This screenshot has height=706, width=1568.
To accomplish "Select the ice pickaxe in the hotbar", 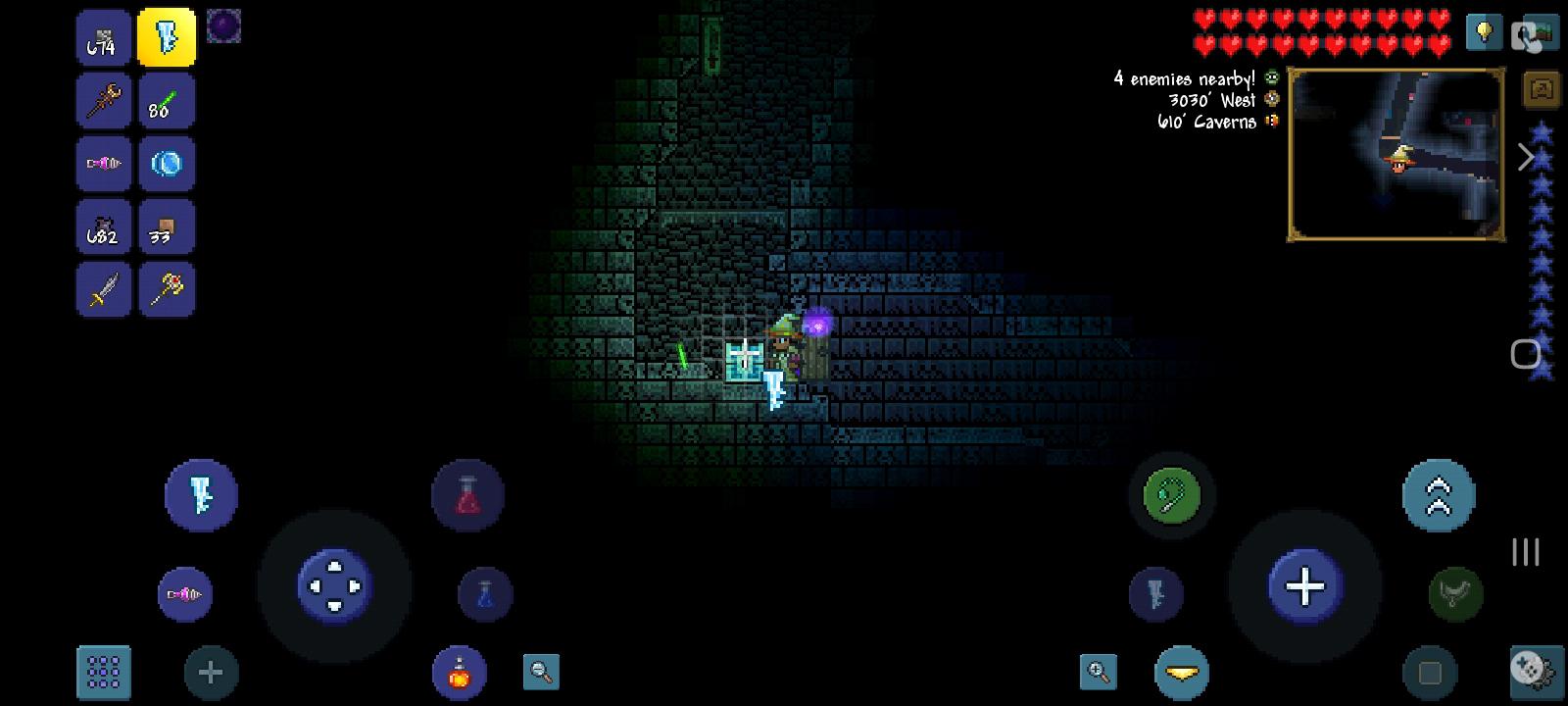I will 167,39.
